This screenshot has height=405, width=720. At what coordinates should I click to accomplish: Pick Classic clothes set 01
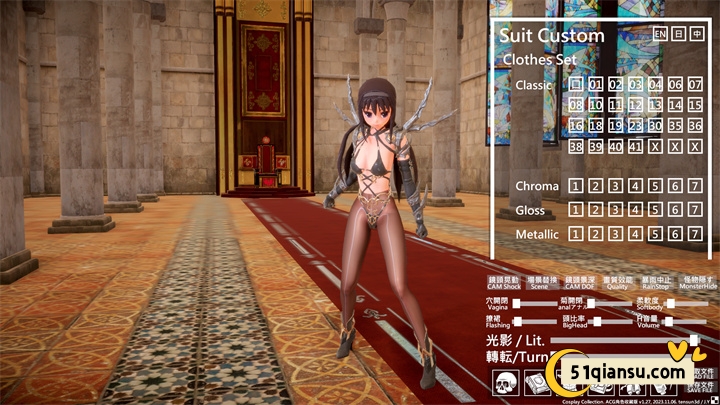[x=596, y=85]
